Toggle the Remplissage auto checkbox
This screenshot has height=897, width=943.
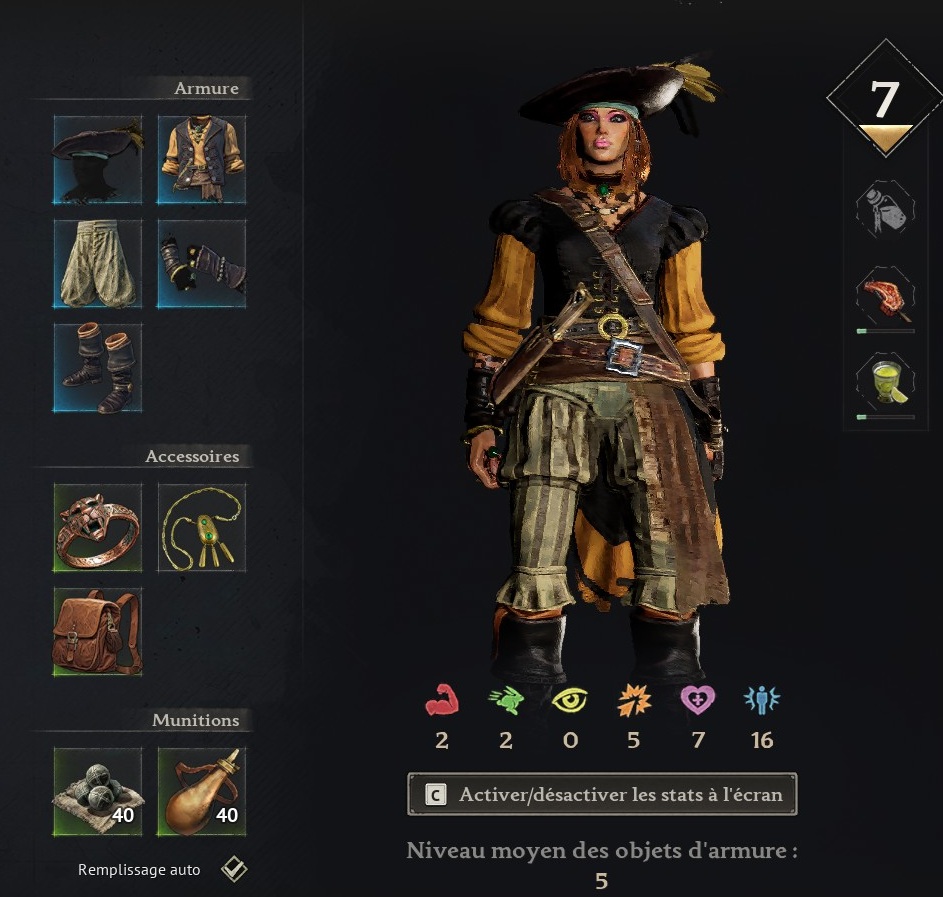(x=234, y=869)
